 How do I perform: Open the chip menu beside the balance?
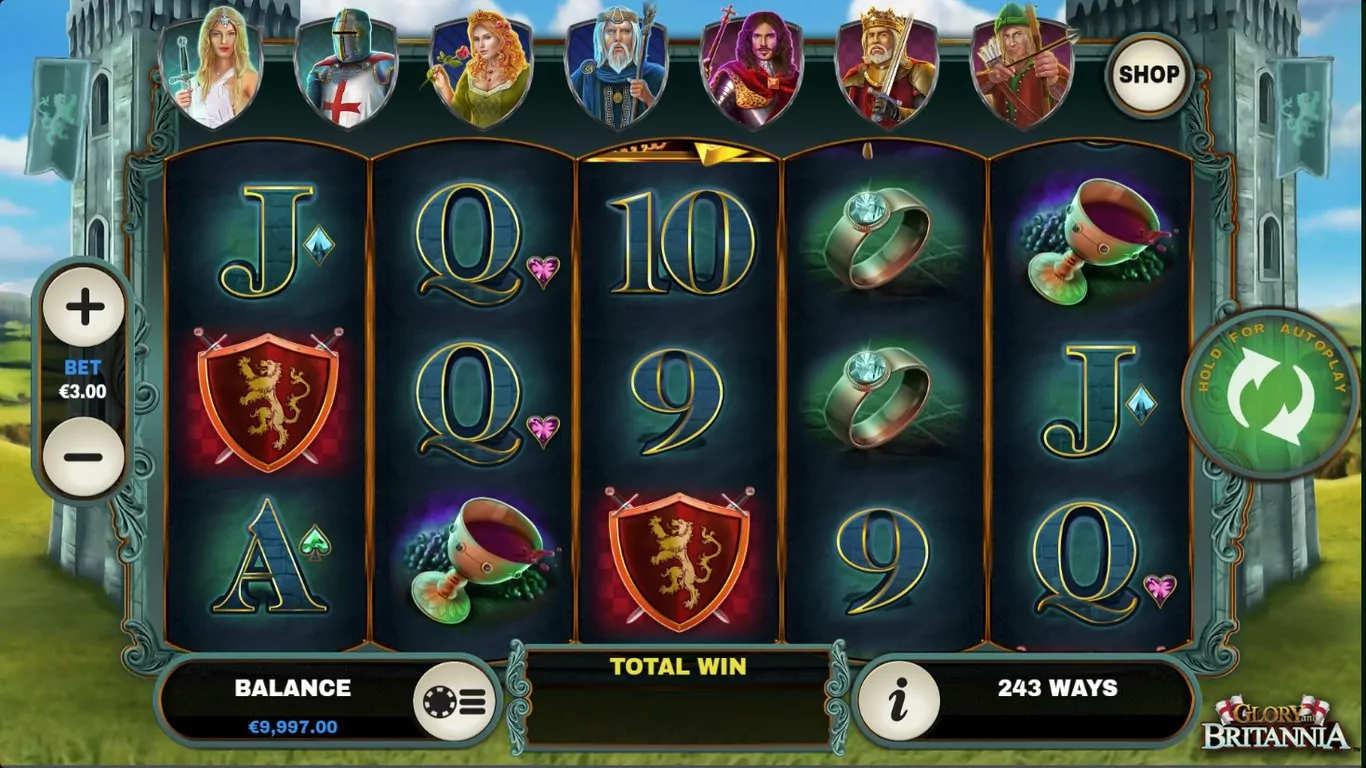455,700
